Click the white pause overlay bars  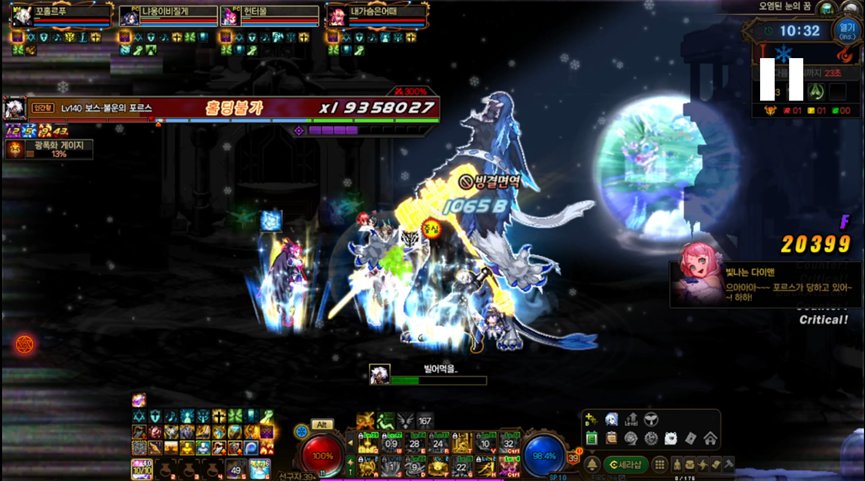pyautogui.click(x=782, y=79)
